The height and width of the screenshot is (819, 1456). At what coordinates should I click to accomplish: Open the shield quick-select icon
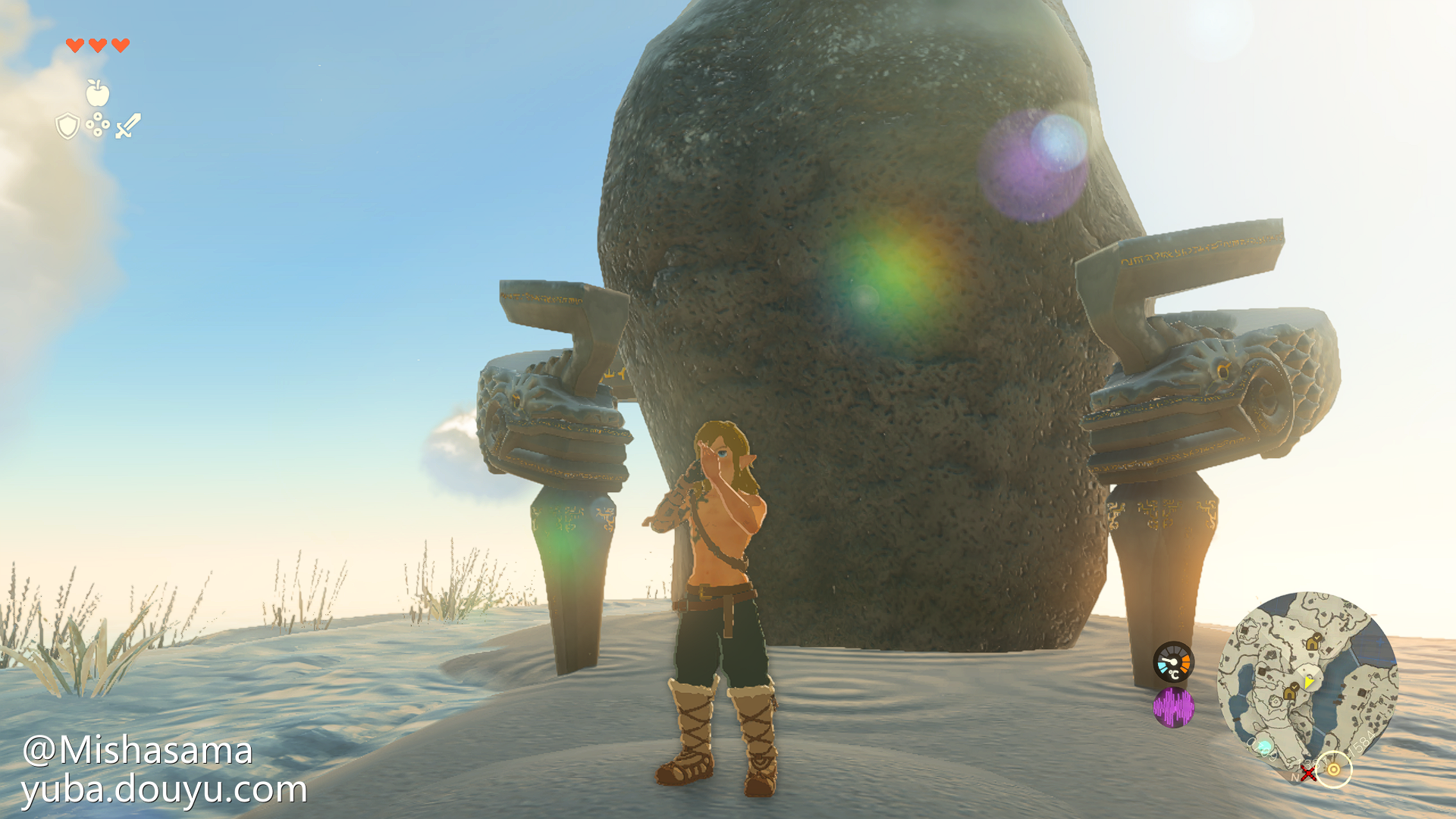[x=67, y=126]
